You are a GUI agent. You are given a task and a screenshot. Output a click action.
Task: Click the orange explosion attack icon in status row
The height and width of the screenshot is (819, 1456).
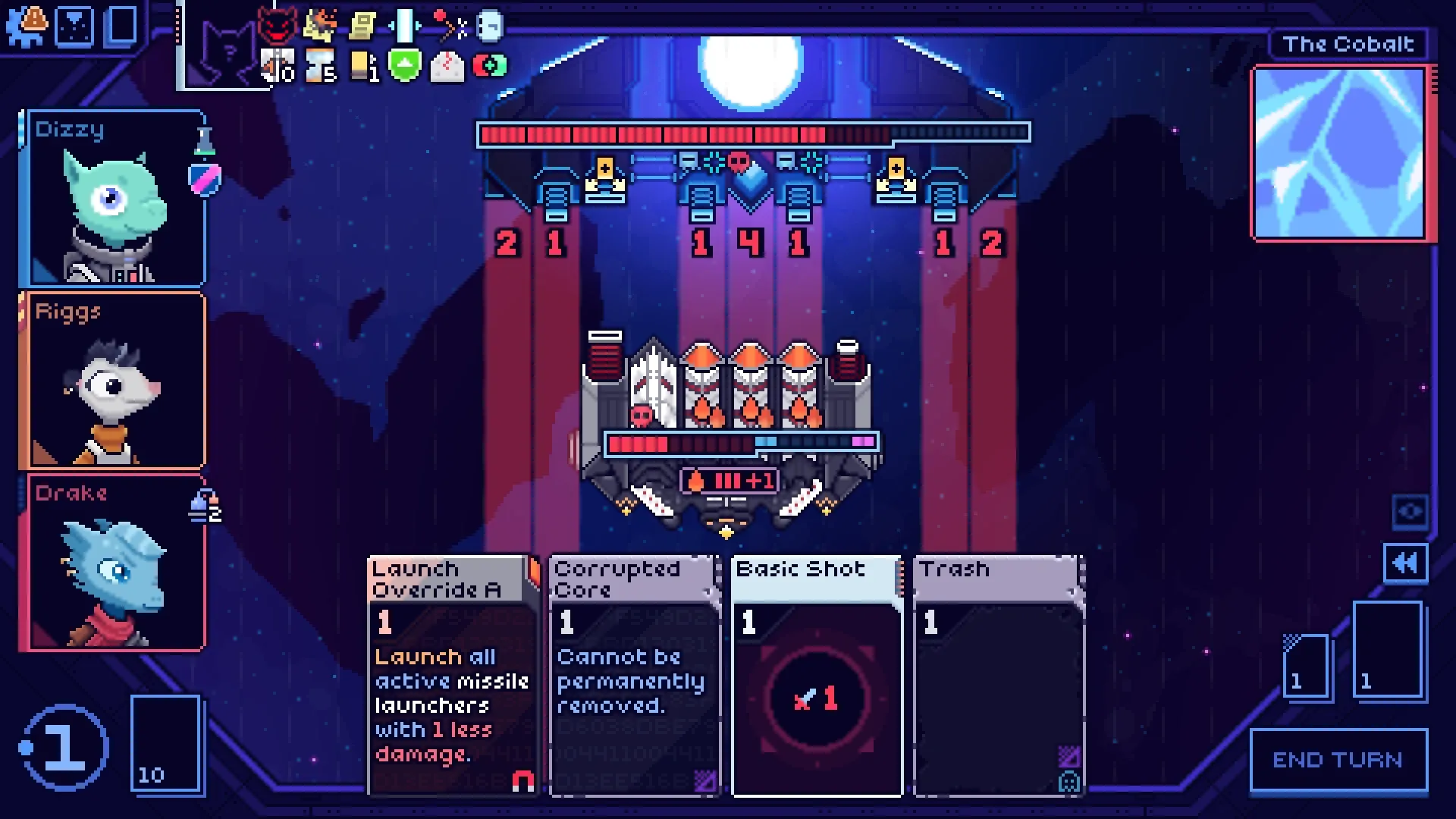pos(321,23)
